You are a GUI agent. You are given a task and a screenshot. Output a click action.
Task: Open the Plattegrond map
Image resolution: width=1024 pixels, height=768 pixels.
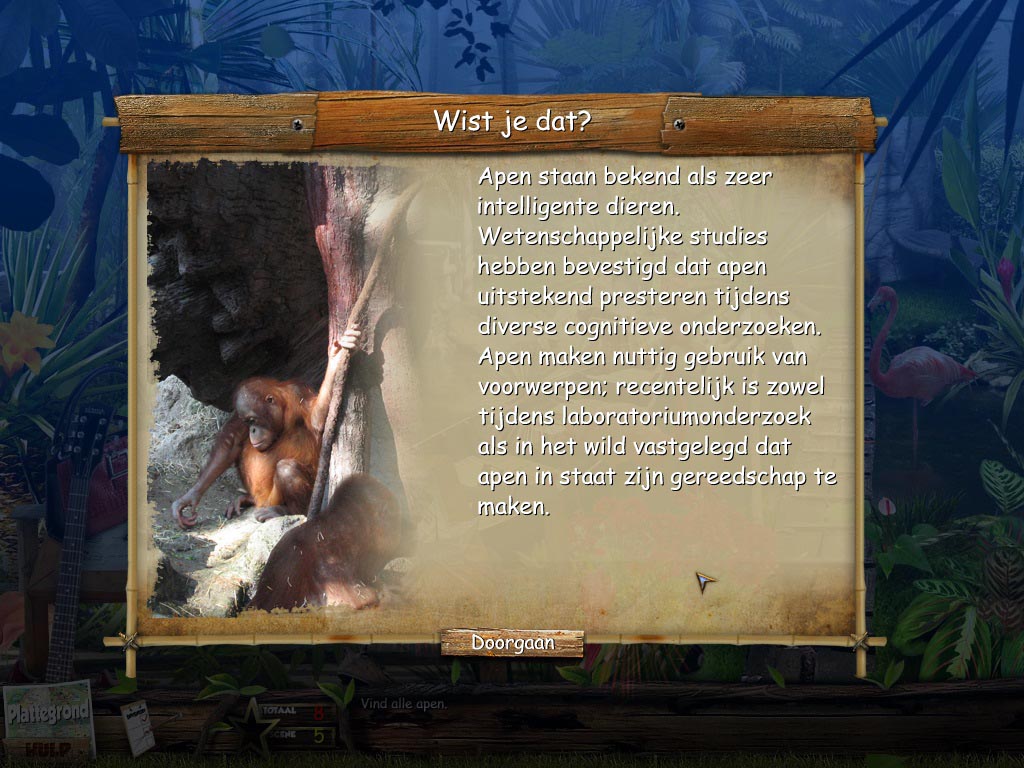[48, 711]
